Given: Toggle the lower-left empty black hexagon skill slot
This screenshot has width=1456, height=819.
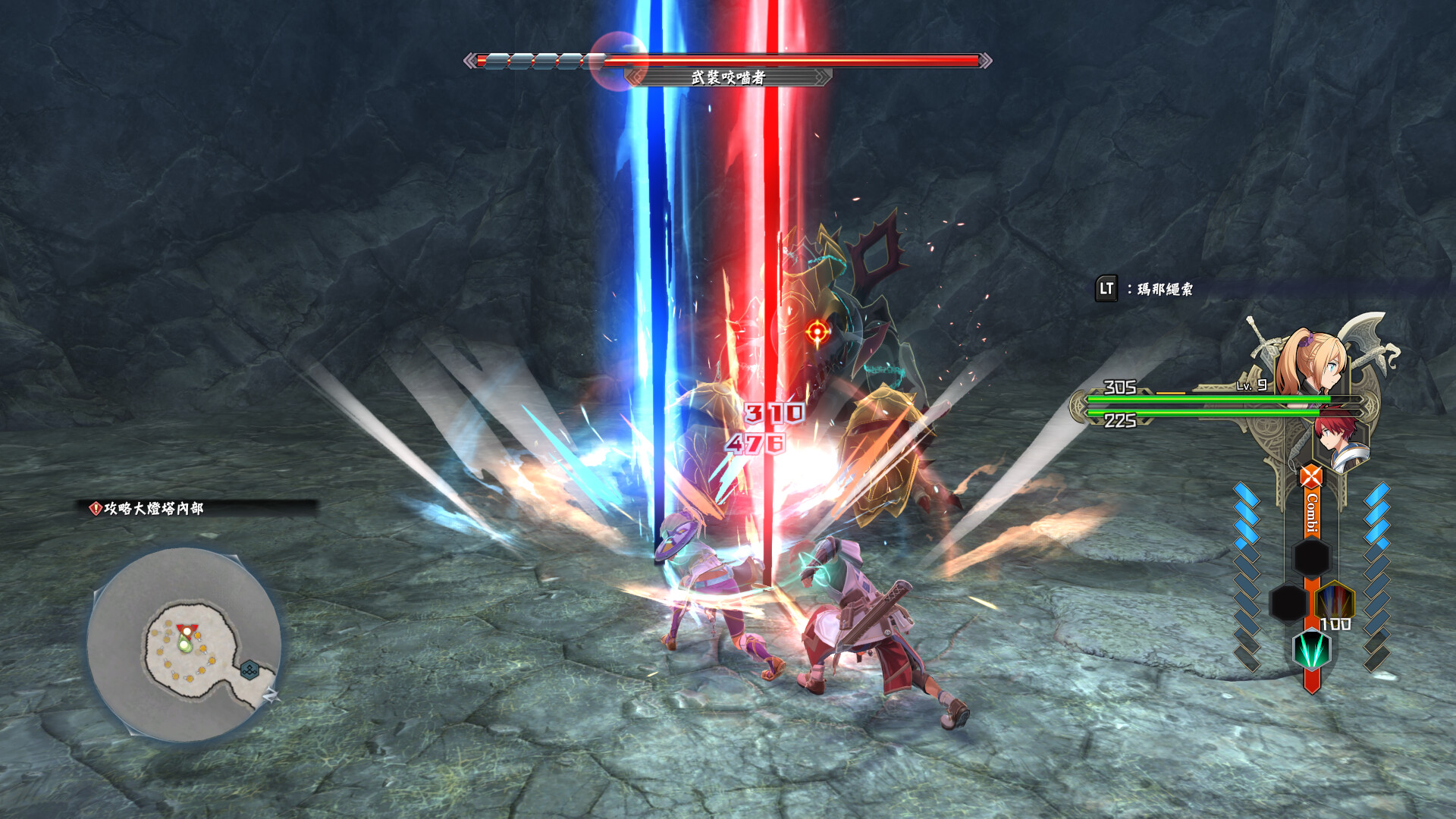Looking at the screenshot, I should coord(1289,602).
